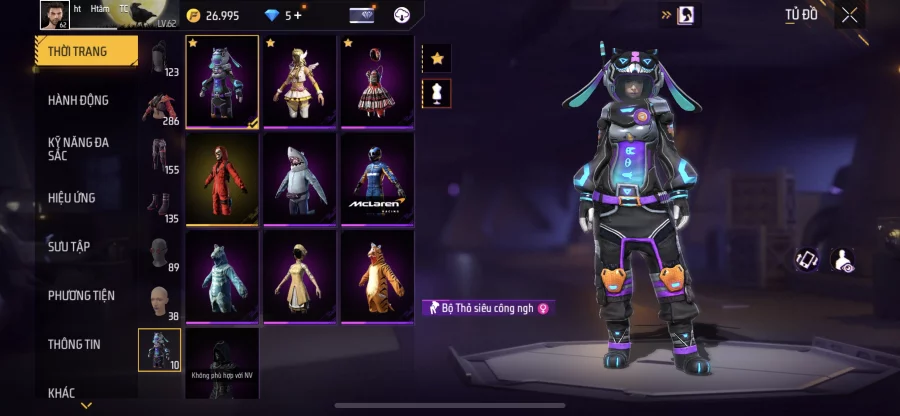Screen dimensions: 900x416
Task: Switch to the Hành Động tab
Action: 78,100
